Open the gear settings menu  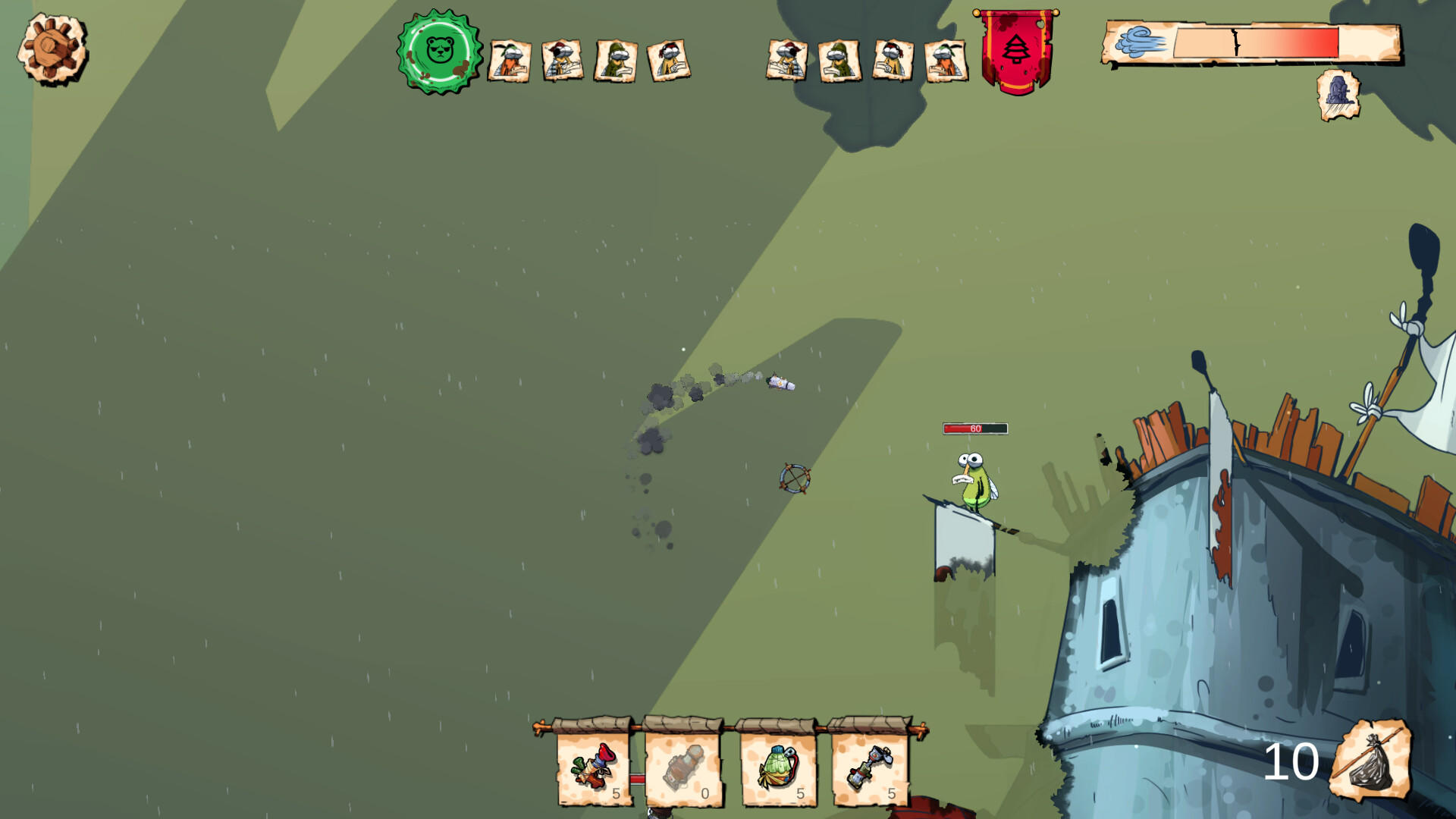pos(52,49)
